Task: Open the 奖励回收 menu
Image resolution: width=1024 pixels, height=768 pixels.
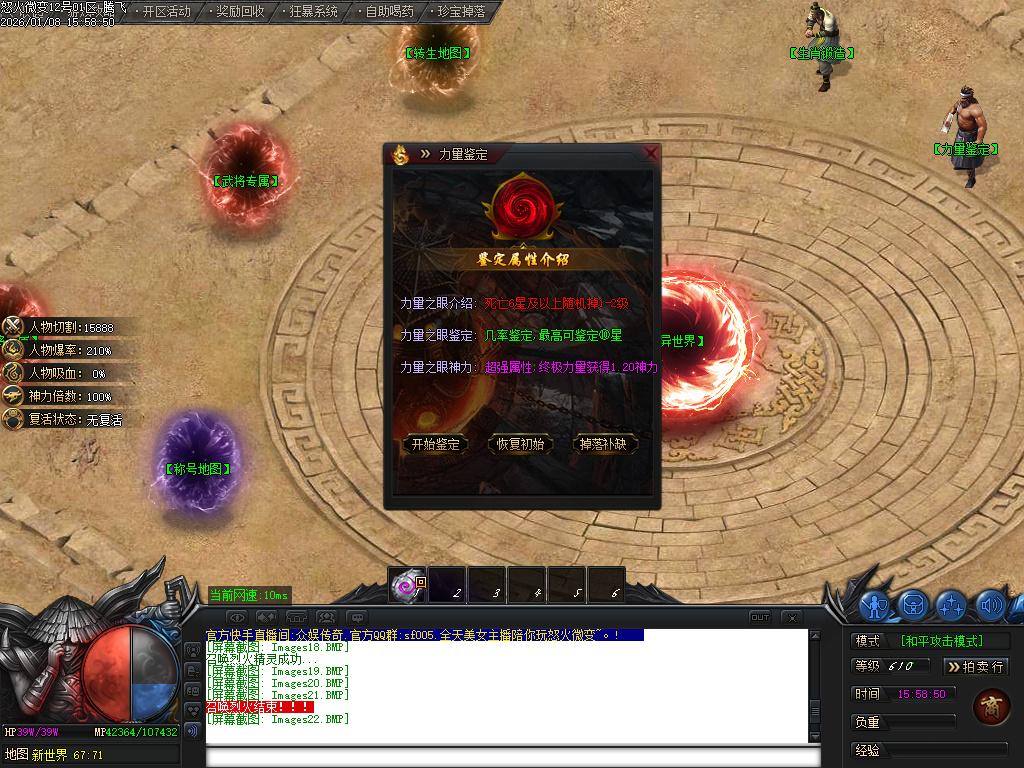Action: (x=240, y=12)
